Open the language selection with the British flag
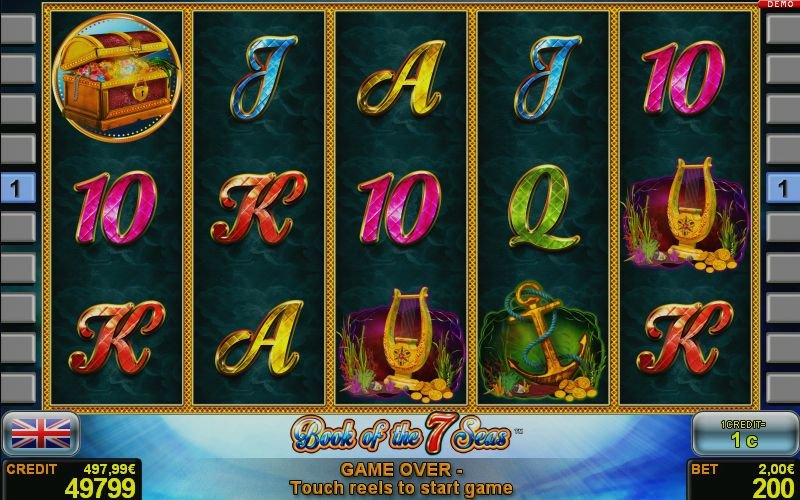Viewport: 800px width, 500px height. [x=40, y=433]
